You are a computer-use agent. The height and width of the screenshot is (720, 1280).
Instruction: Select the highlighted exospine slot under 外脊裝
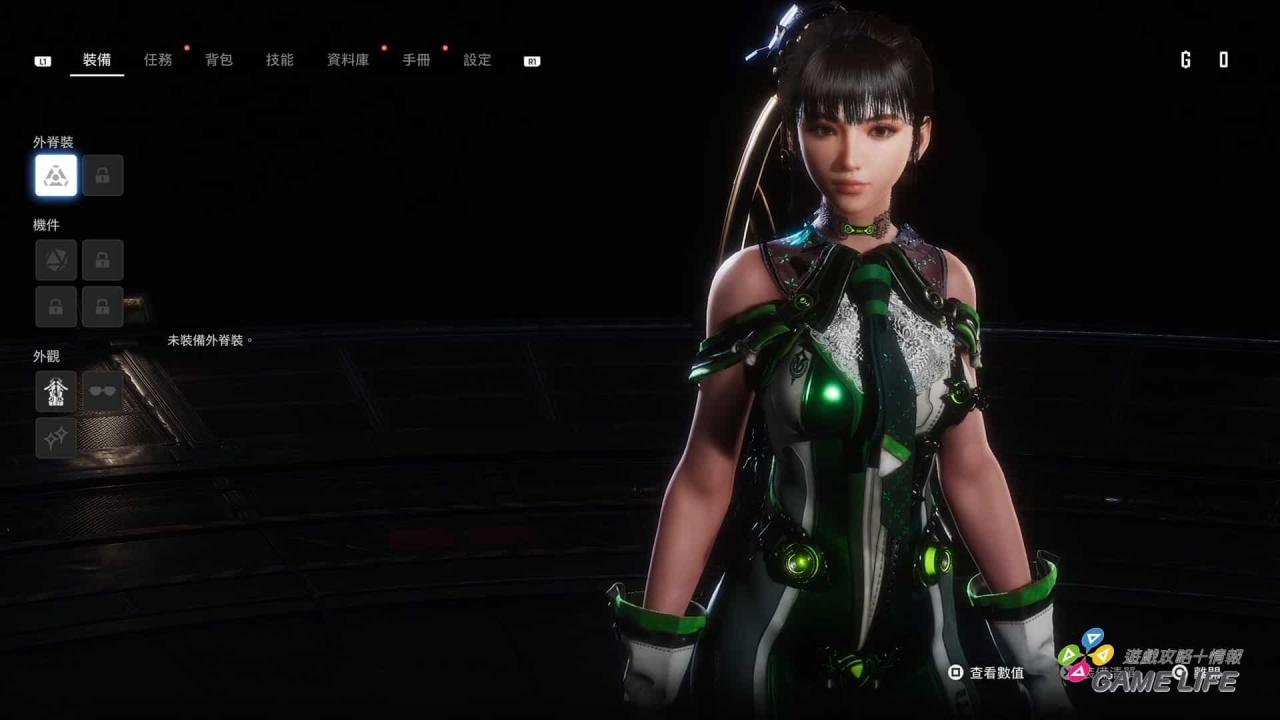point(56,176)
